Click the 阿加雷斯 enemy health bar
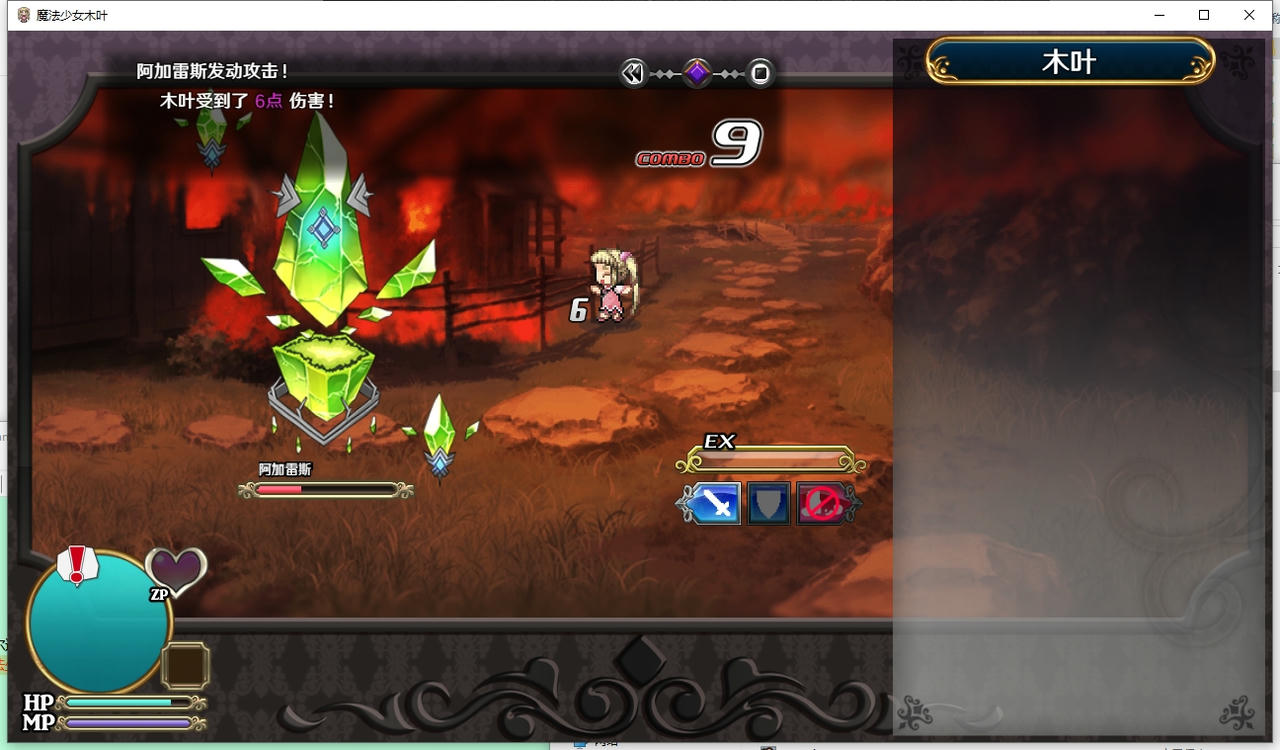This screenshot has height=750, width=1280. 325,489
